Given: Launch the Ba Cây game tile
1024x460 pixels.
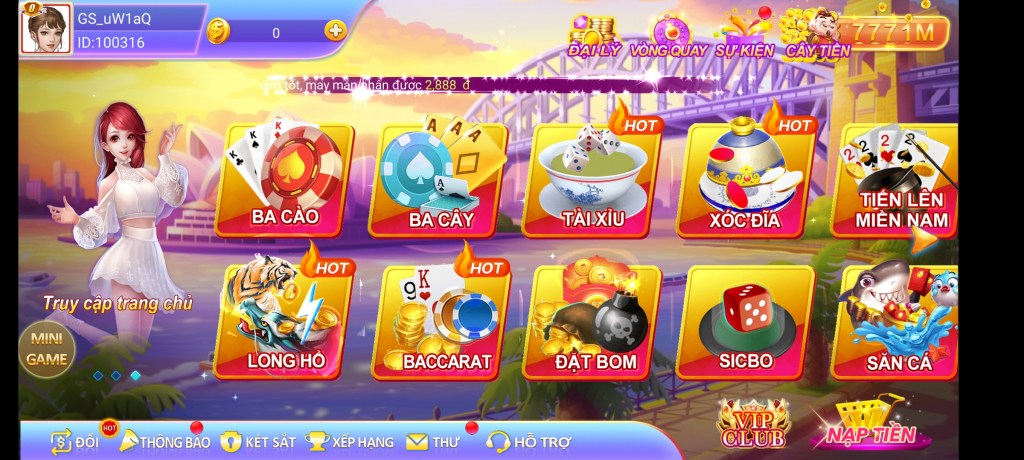Looking at the screenshot, I should pos(438,180).
